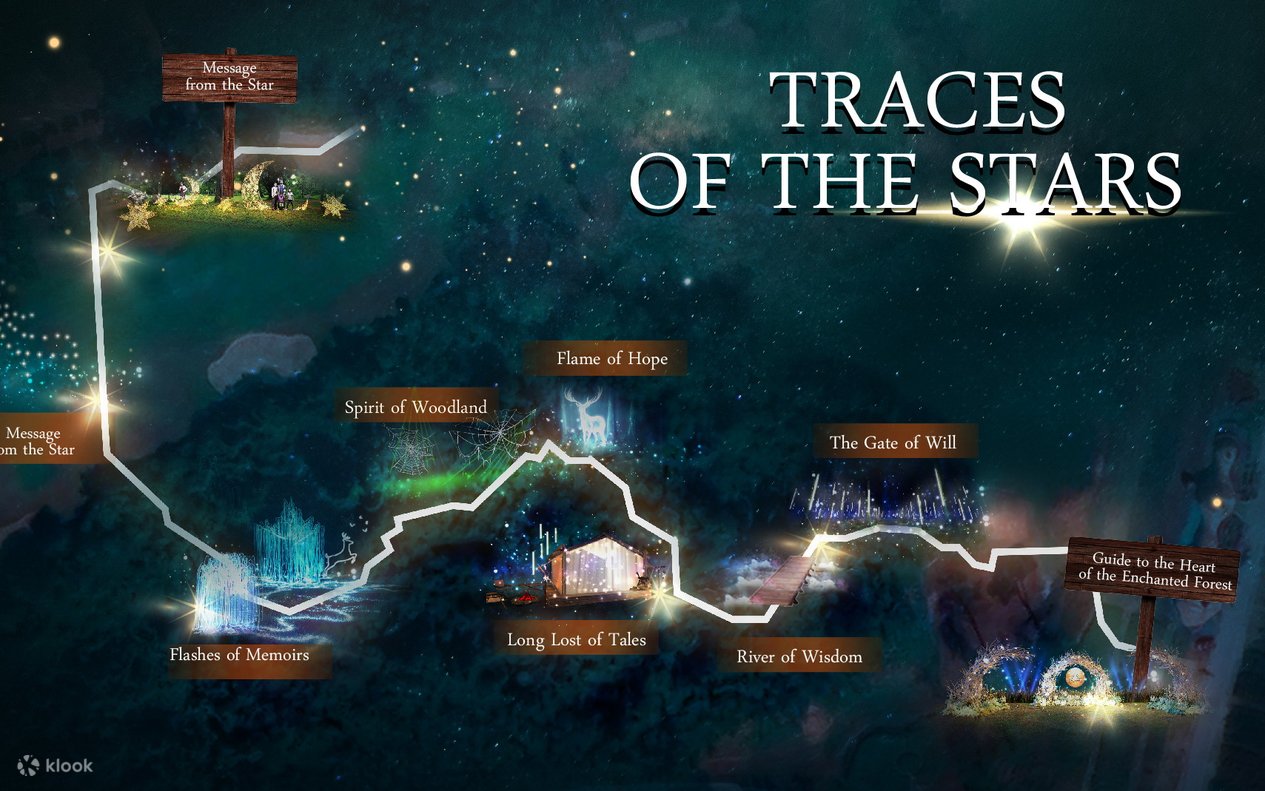The height and width of the screenshot is (791, 1265).
Task: Open The Gate of Will marker
Action: point(899,442)
